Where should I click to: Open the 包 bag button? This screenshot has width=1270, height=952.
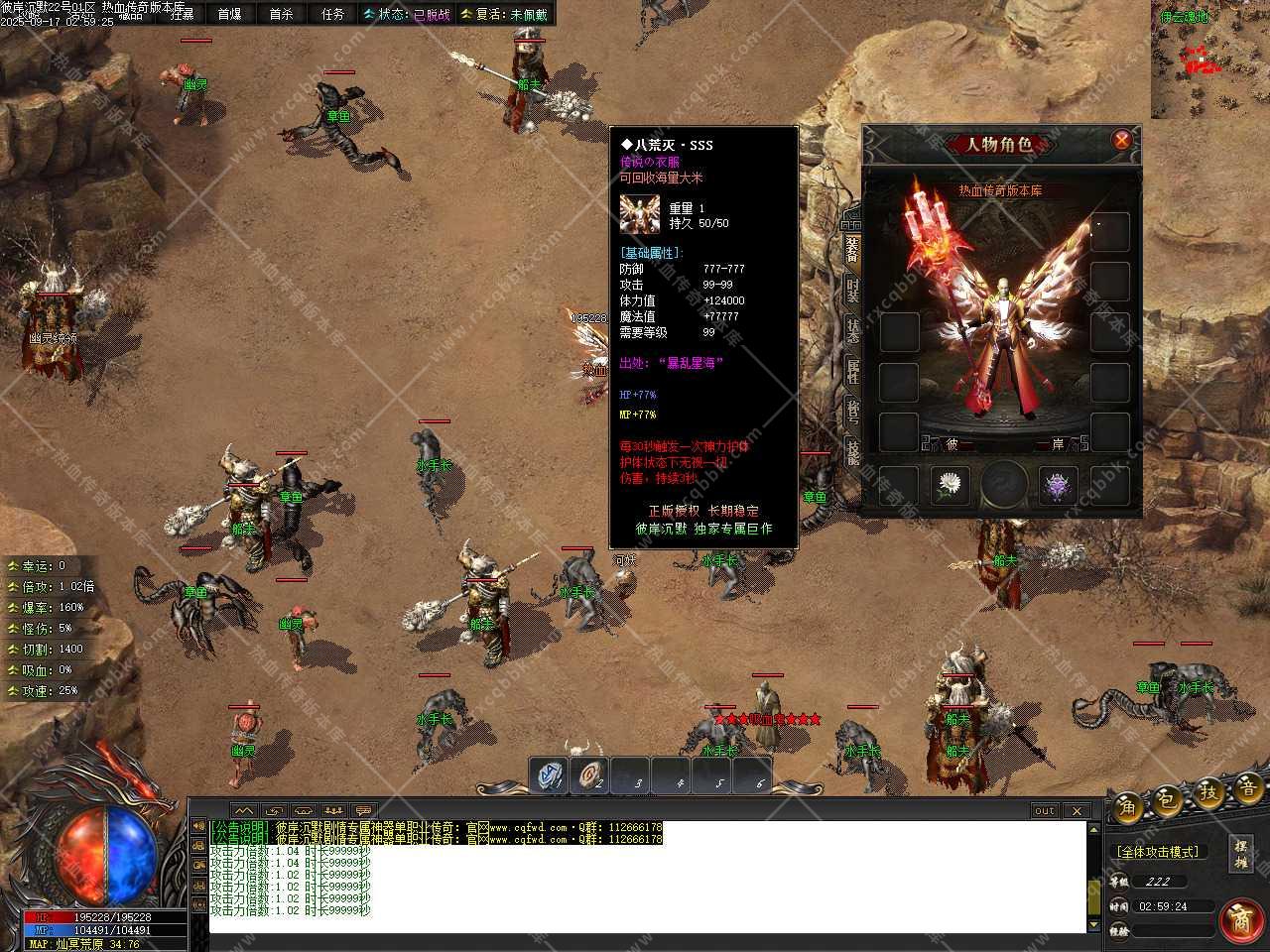pos(1168,798)
